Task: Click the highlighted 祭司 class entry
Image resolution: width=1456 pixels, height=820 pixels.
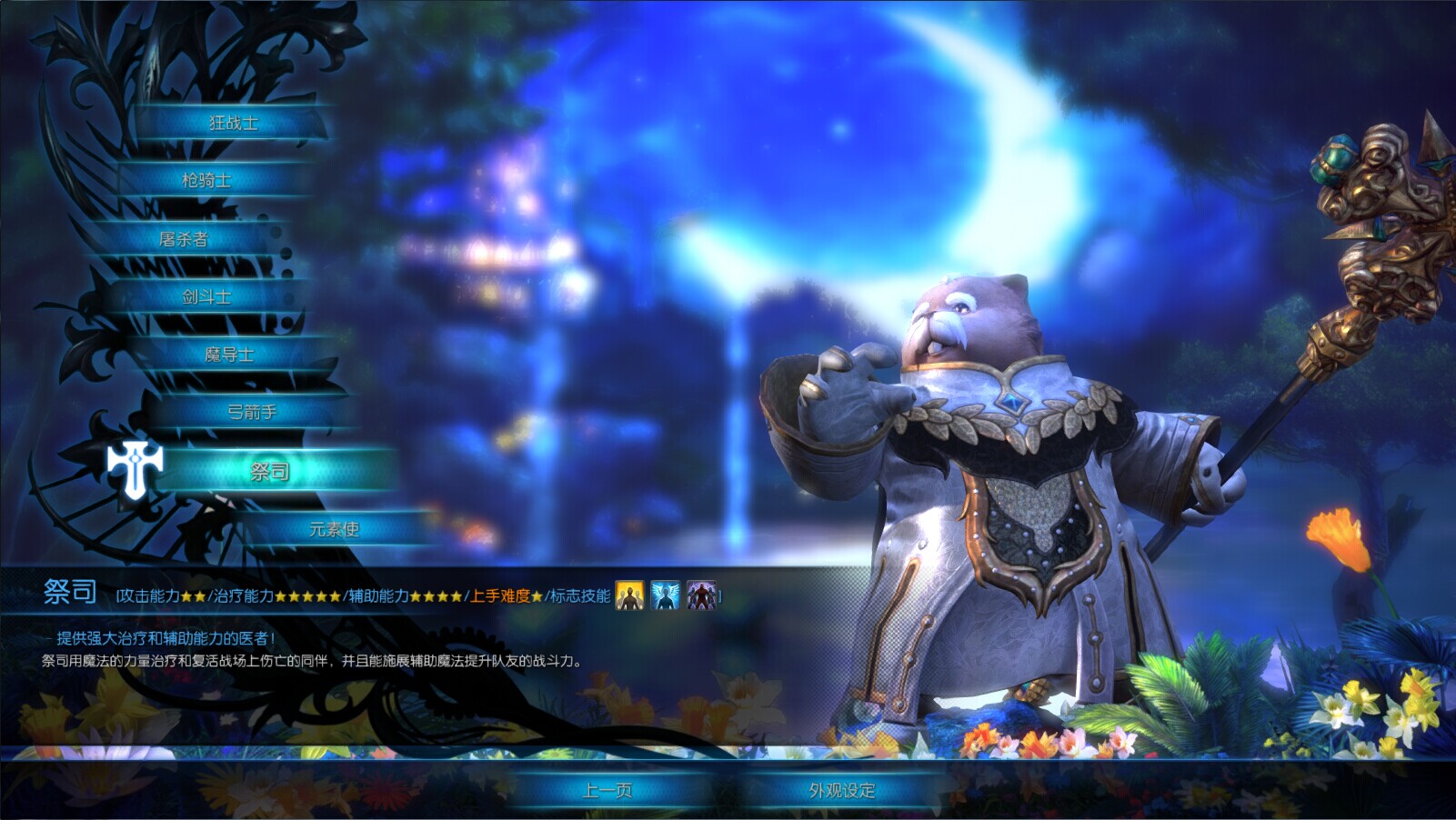Action: tap(270, 471)
